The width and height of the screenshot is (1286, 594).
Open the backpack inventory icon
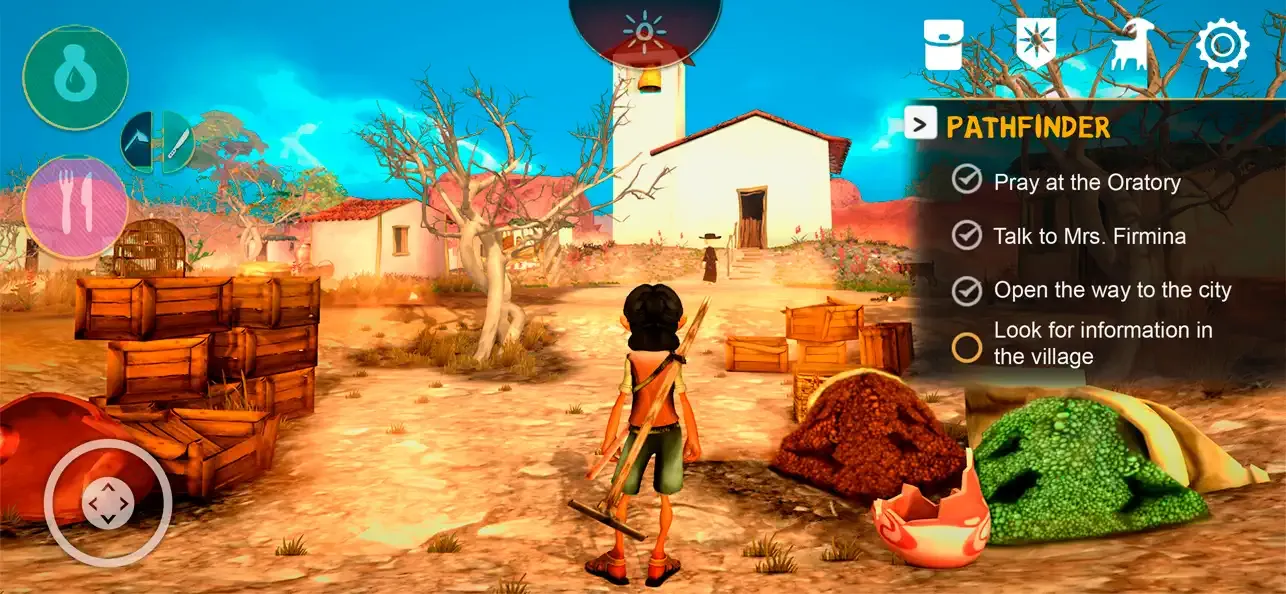944,45
